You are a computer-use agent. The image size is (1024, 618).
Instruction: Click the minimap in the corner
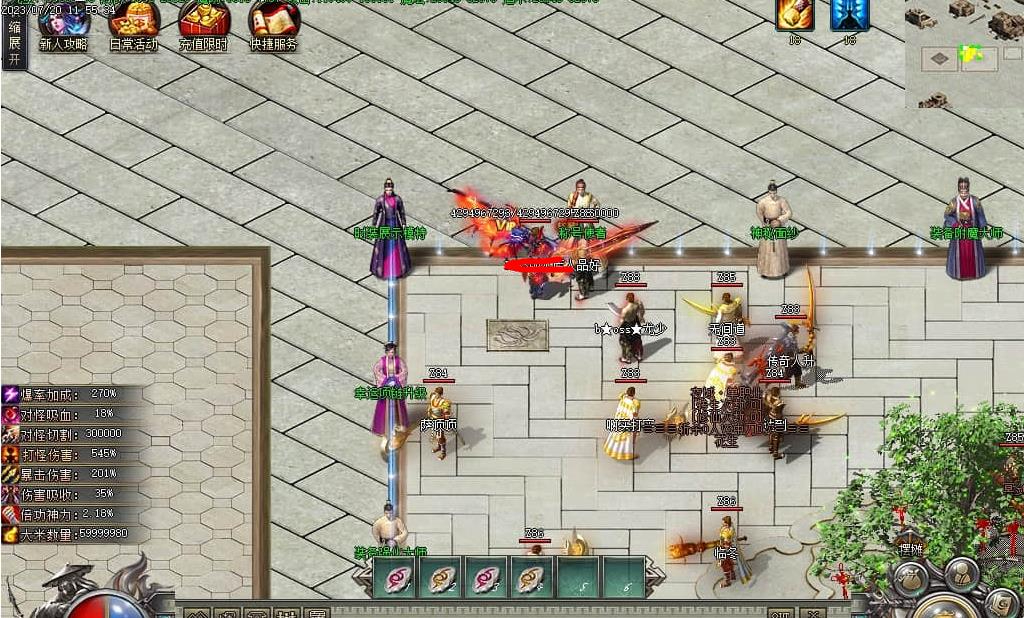pyautogui.click(x=964, y=53)
